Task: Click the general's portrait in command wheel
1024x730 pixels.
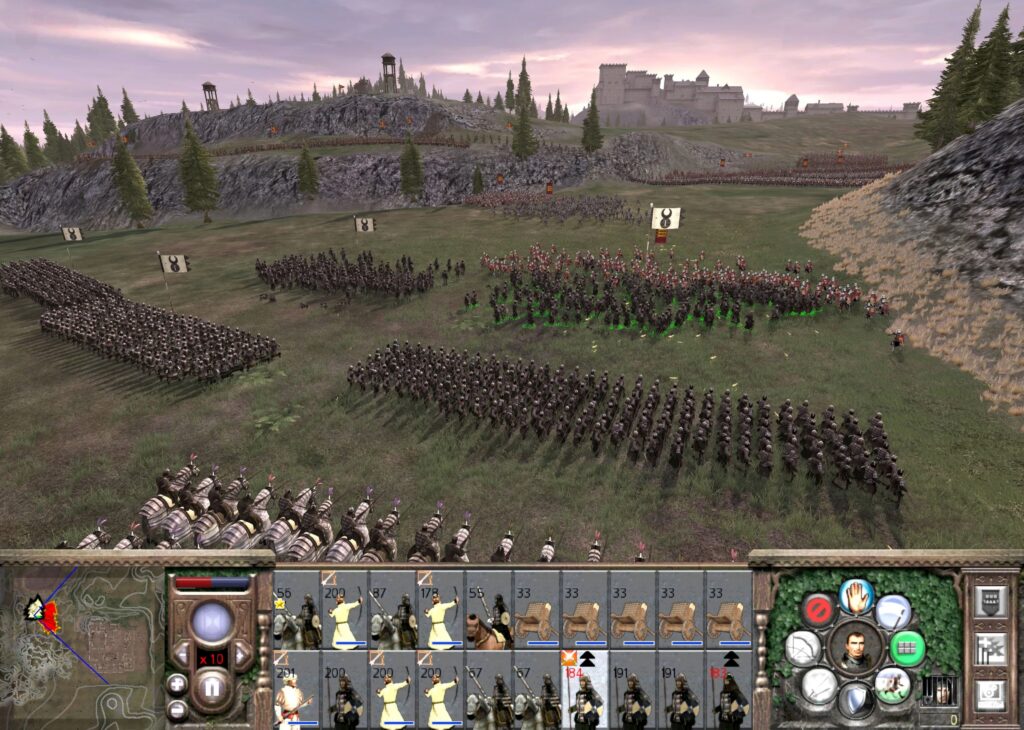Action: [x=856, y=647]
